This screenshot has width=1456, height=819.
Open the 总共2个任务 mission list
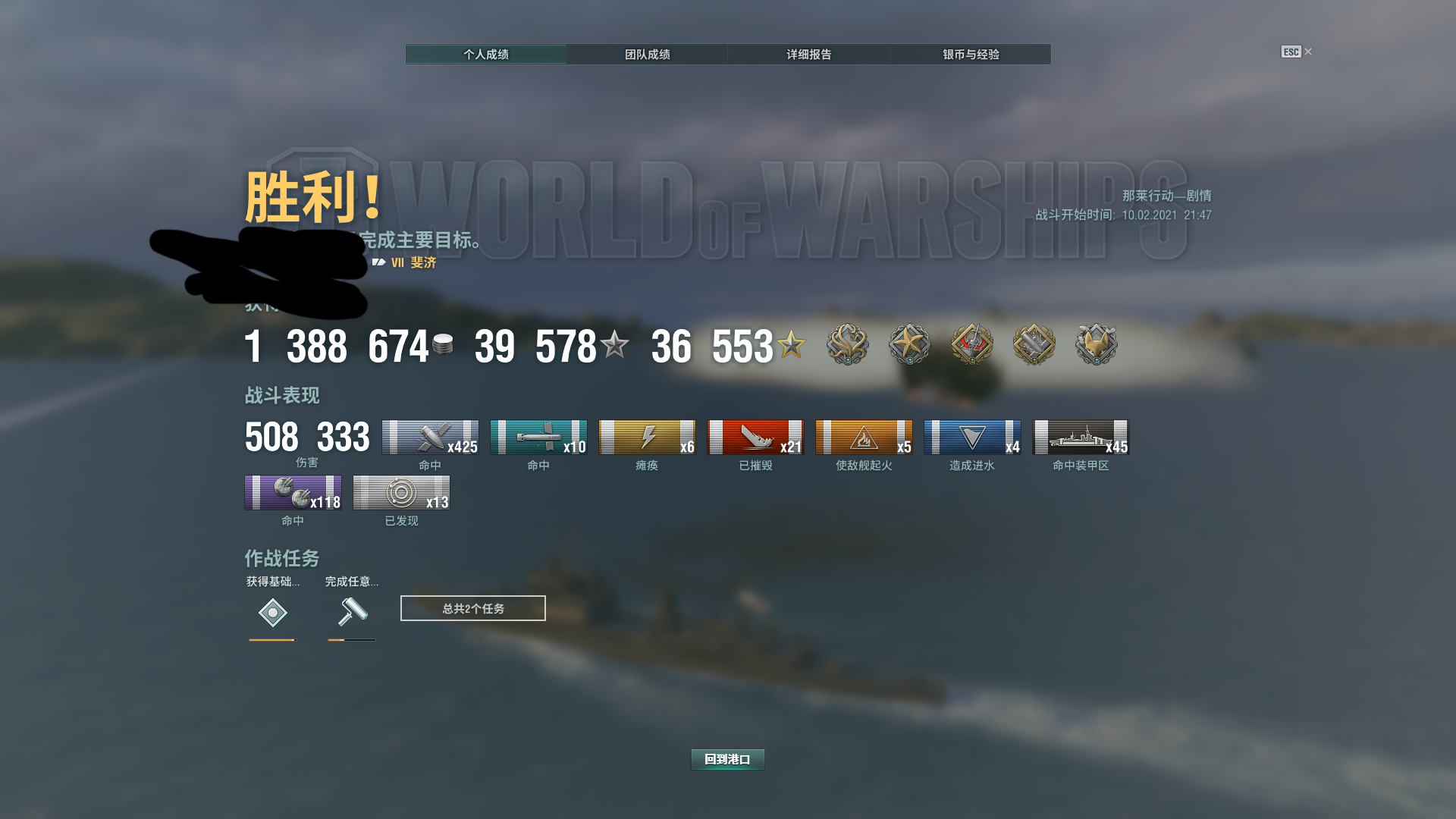click(472, 608)
